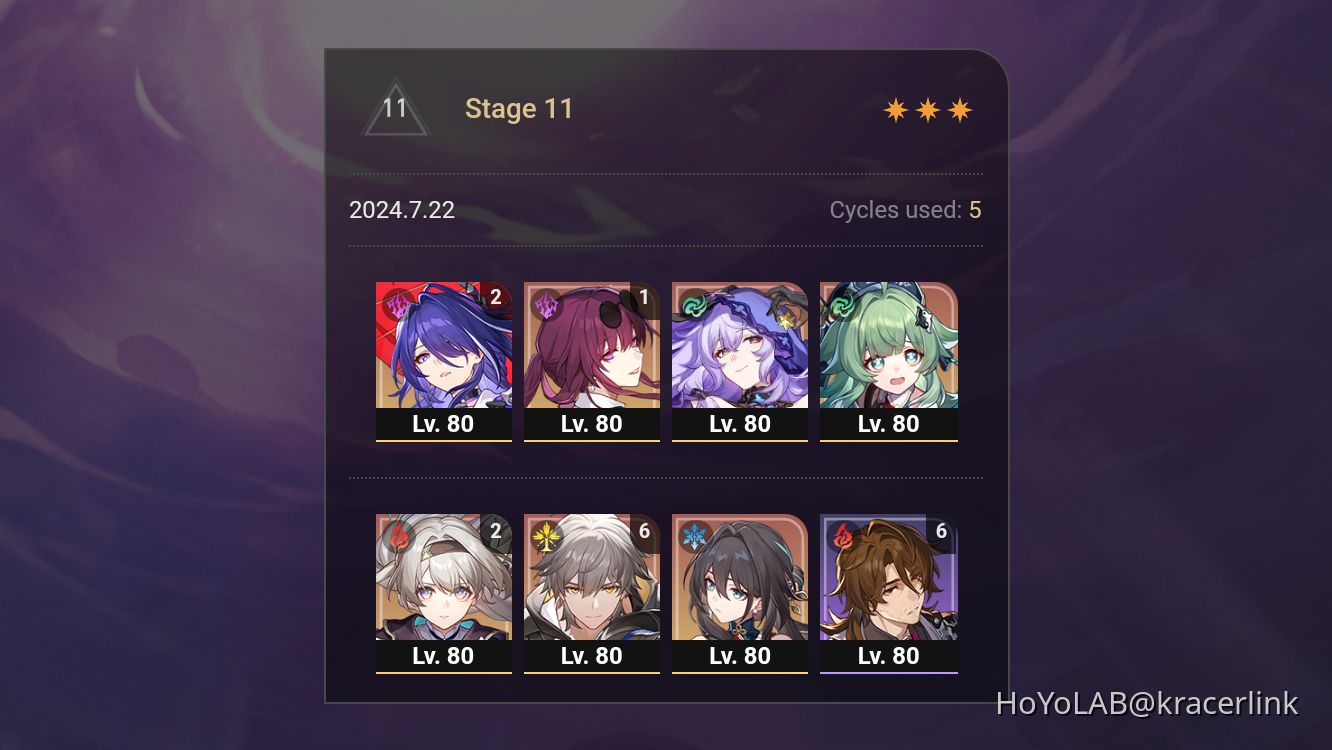Toggle the middle rating star

929,108
